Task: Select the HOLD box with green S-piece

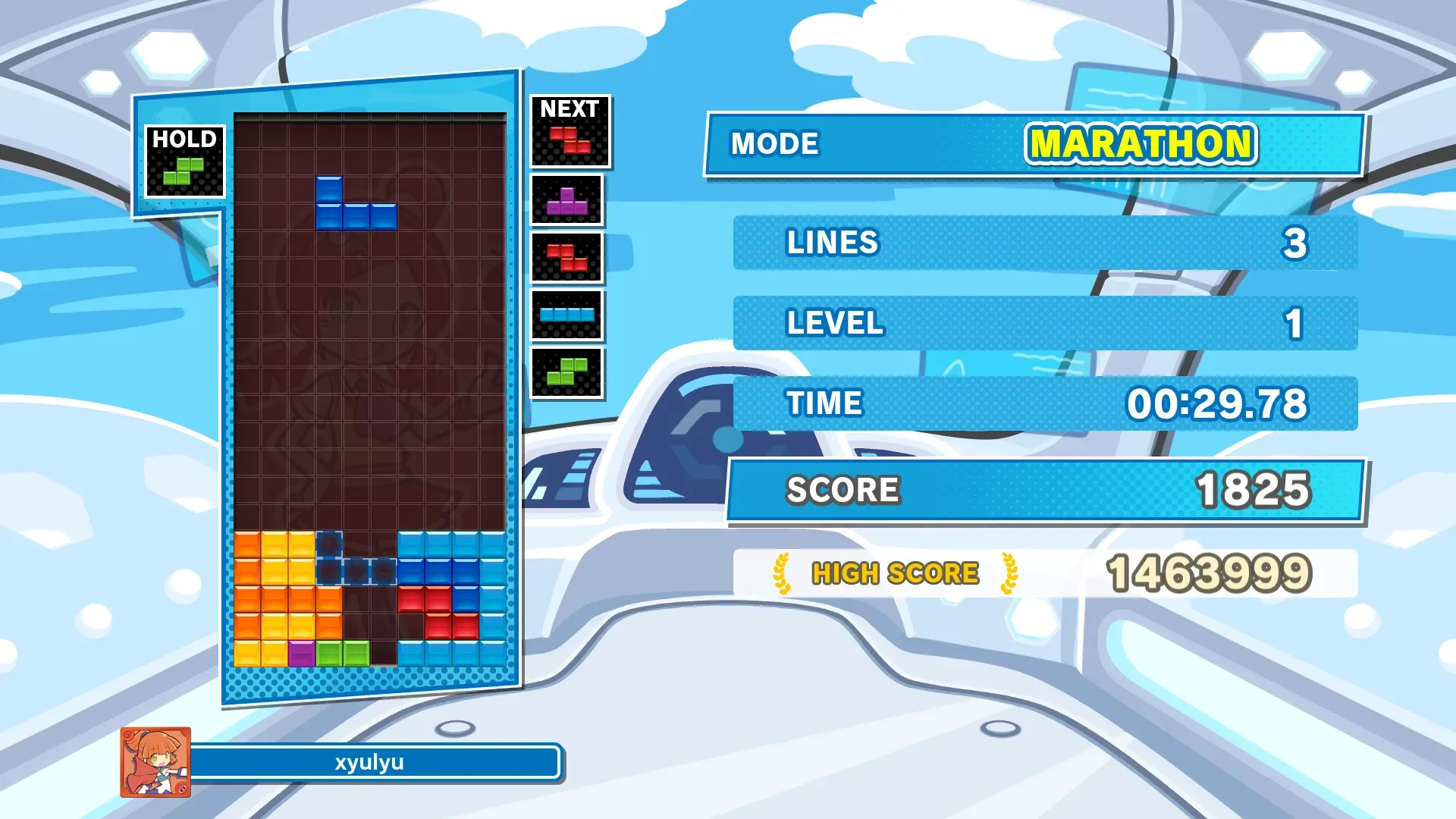Action: tap(184, 162)
